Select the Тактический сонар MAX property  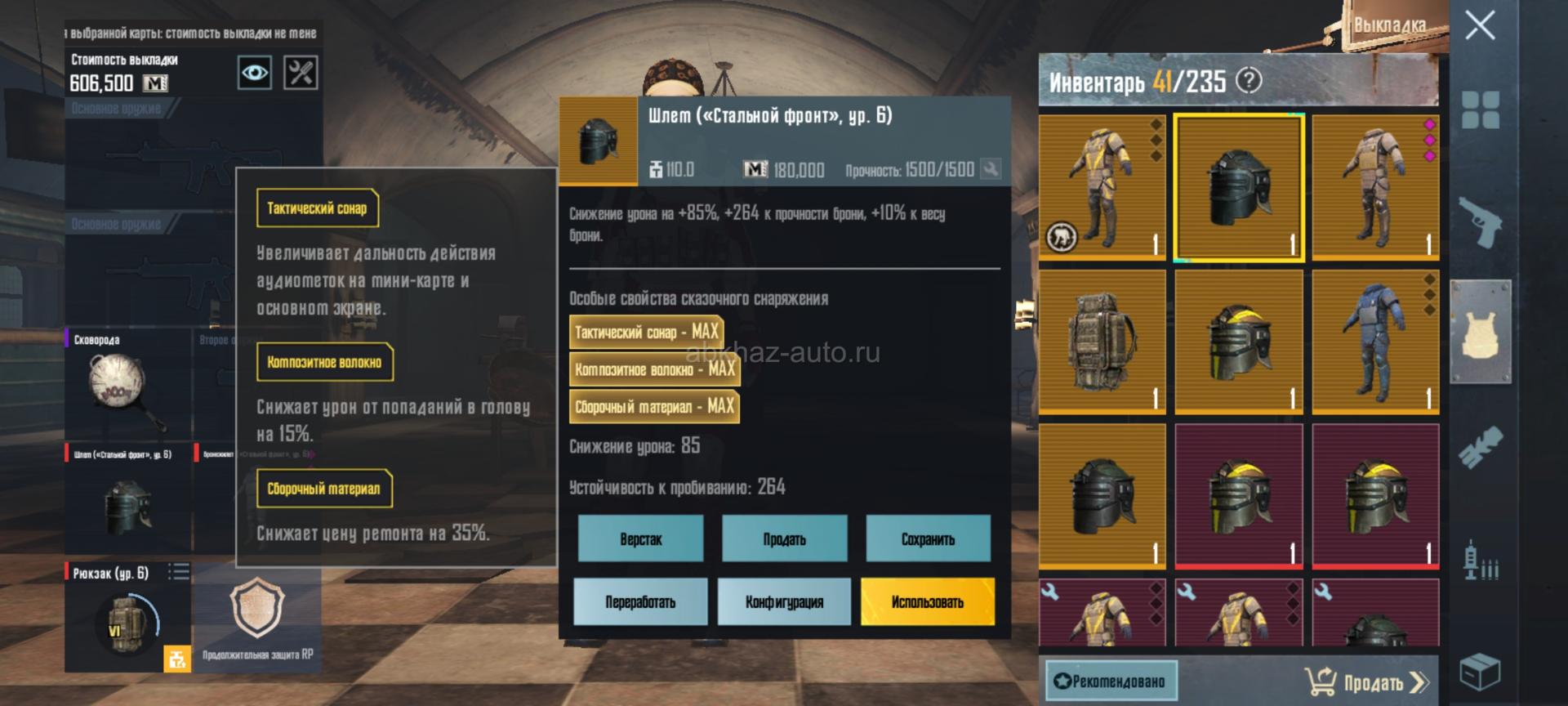[646, 332]
